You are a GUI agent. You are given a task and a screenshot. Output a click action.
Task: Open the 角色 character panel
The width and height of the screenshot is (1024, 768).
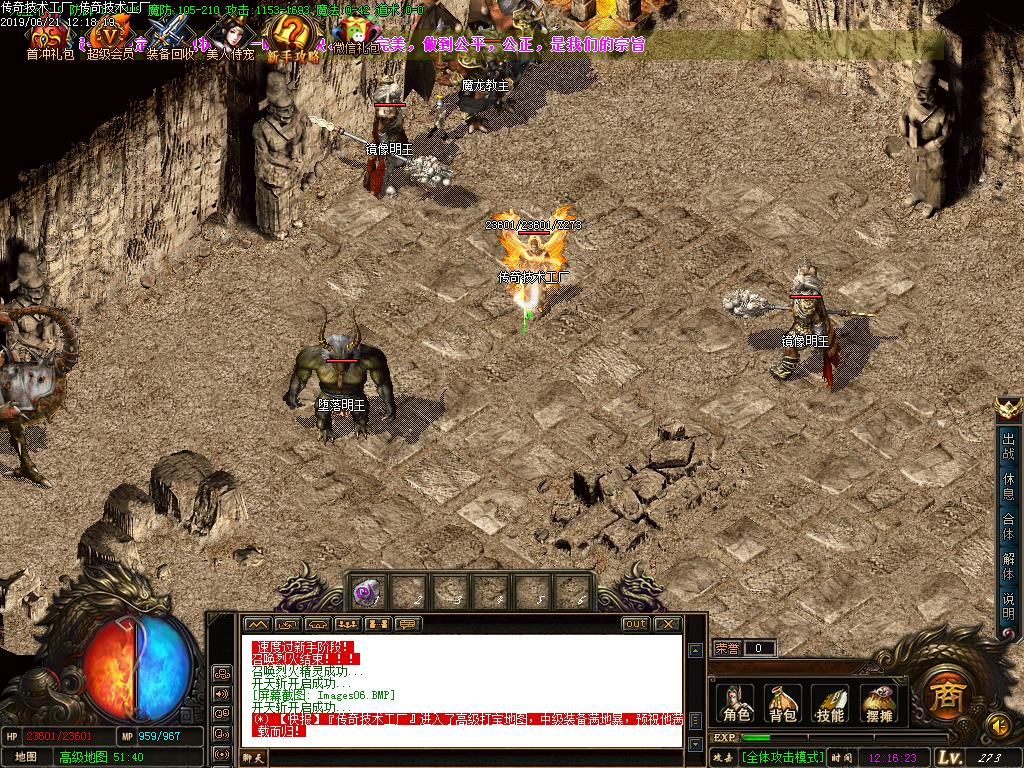[x=737, y=703]
